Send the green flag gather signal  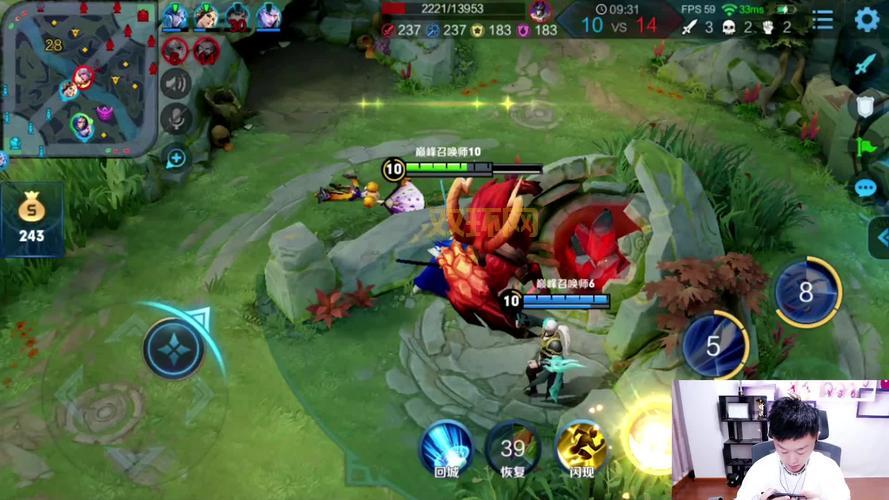click(865, 146)
